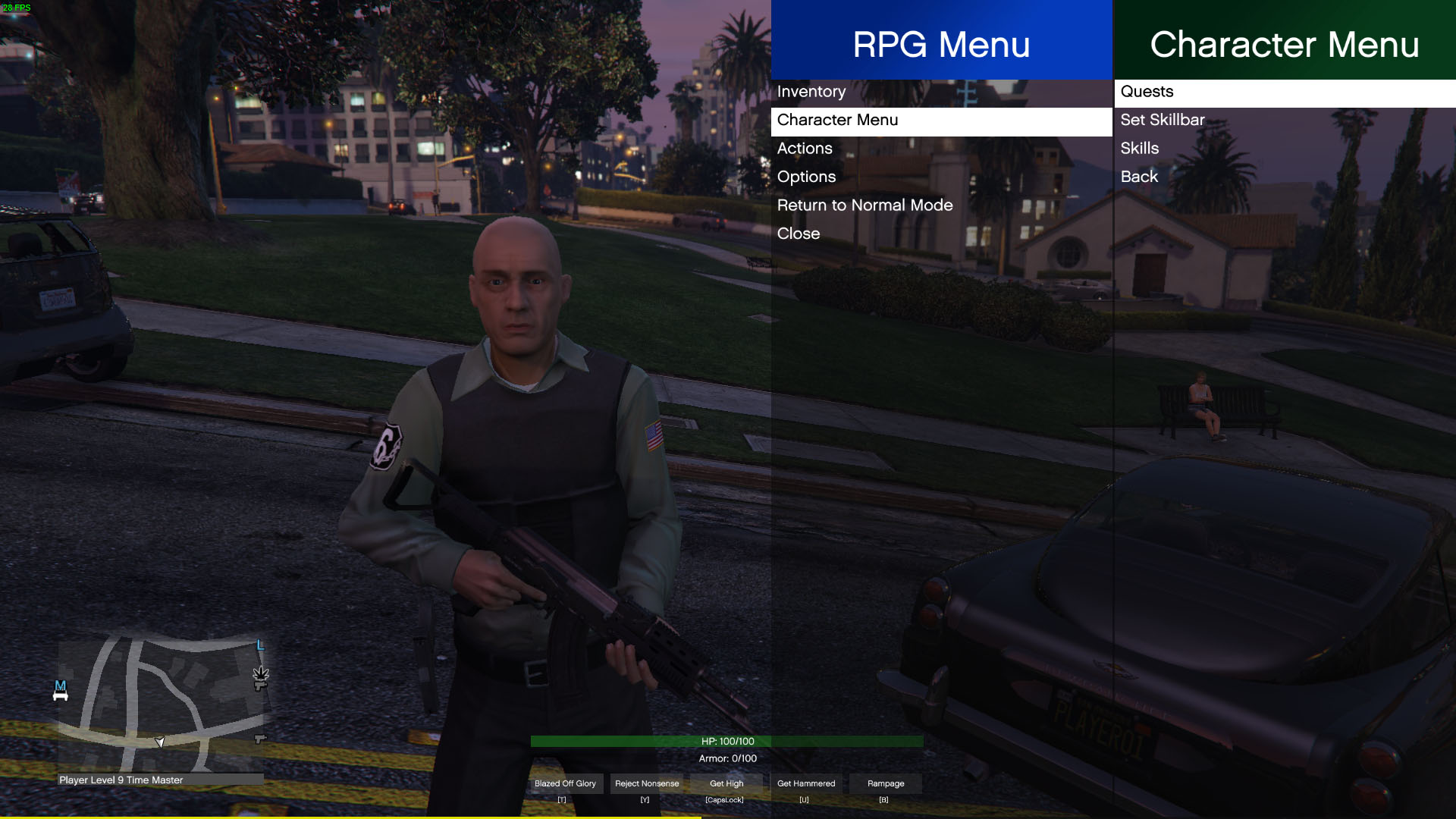Activate the Blazed Off Glory skill

tap(565, 783)
